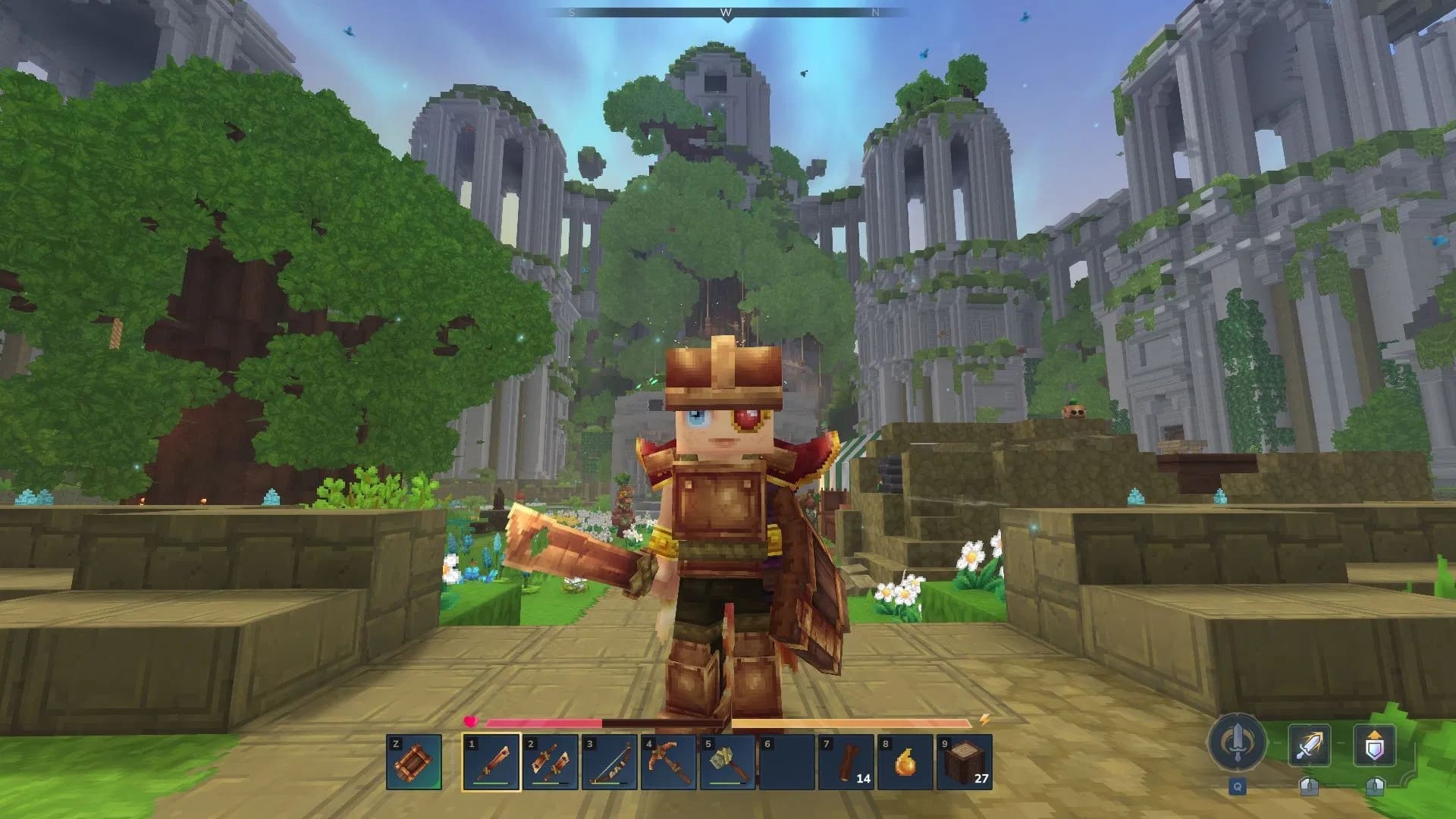Click the compass bar at the top
This screenshot has width=1456, height=819.
[x=726, y=13]
